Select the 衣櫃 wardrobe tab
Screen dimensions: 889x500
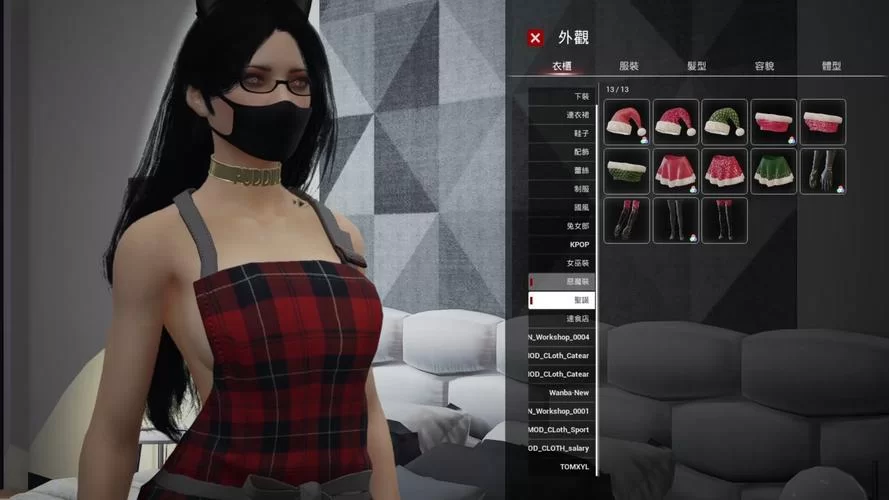coord(562,66)
